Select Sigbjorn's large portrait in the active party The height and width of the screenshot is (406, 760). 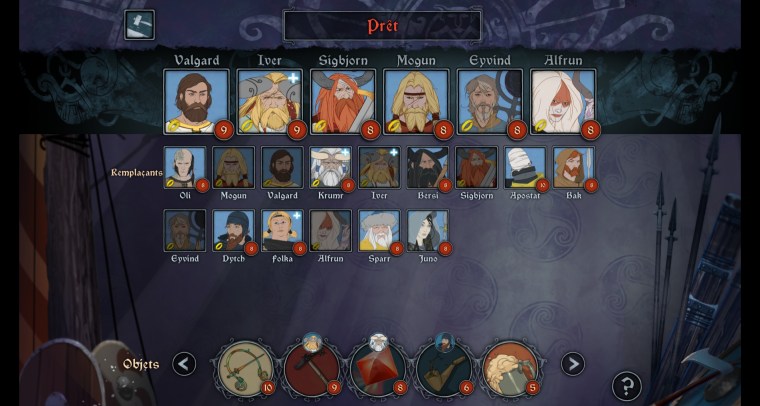point(343,101)
